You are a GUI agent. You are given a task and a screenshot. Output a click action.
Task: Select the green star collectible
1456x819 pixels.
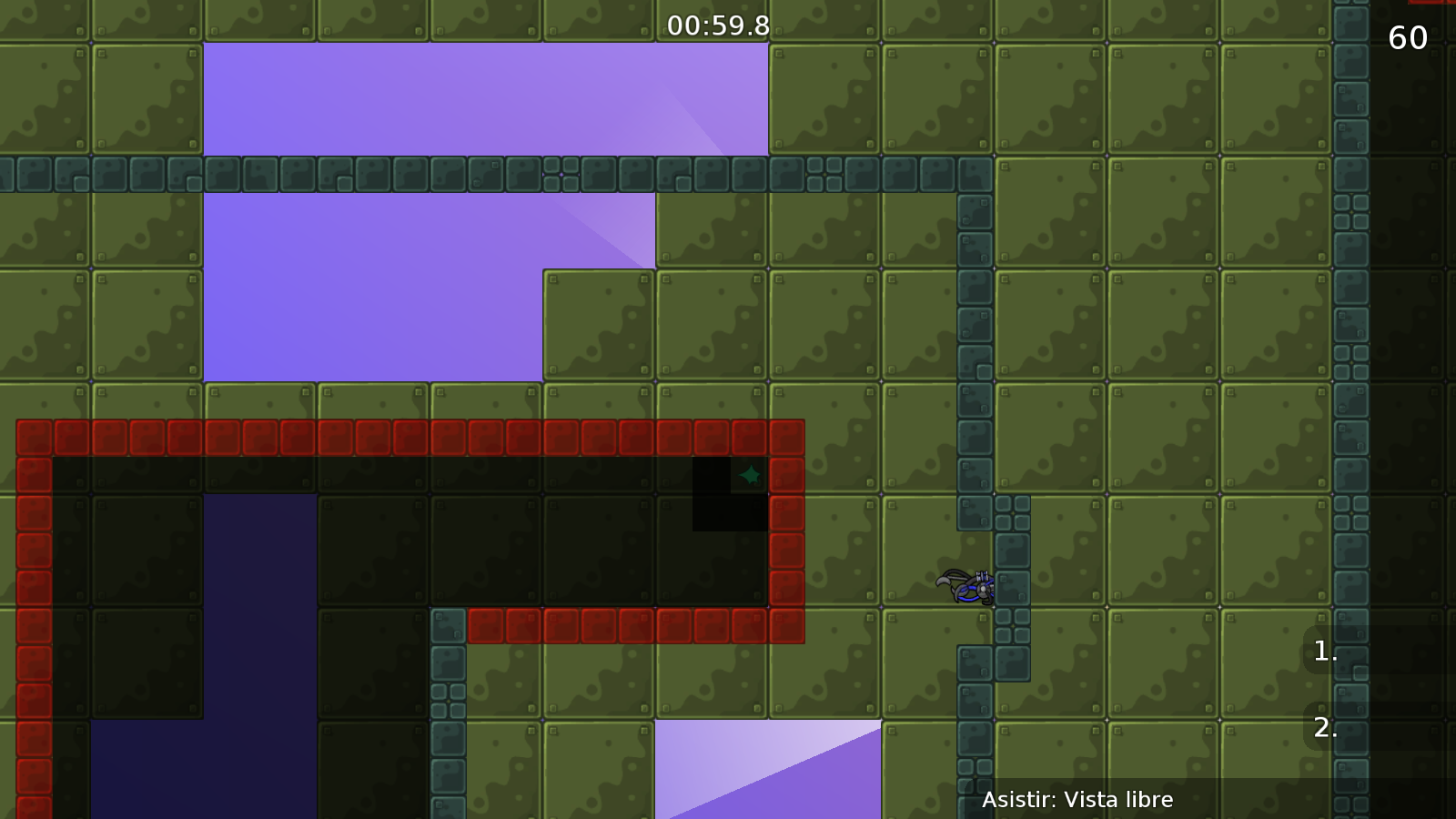tap(750, 474)
